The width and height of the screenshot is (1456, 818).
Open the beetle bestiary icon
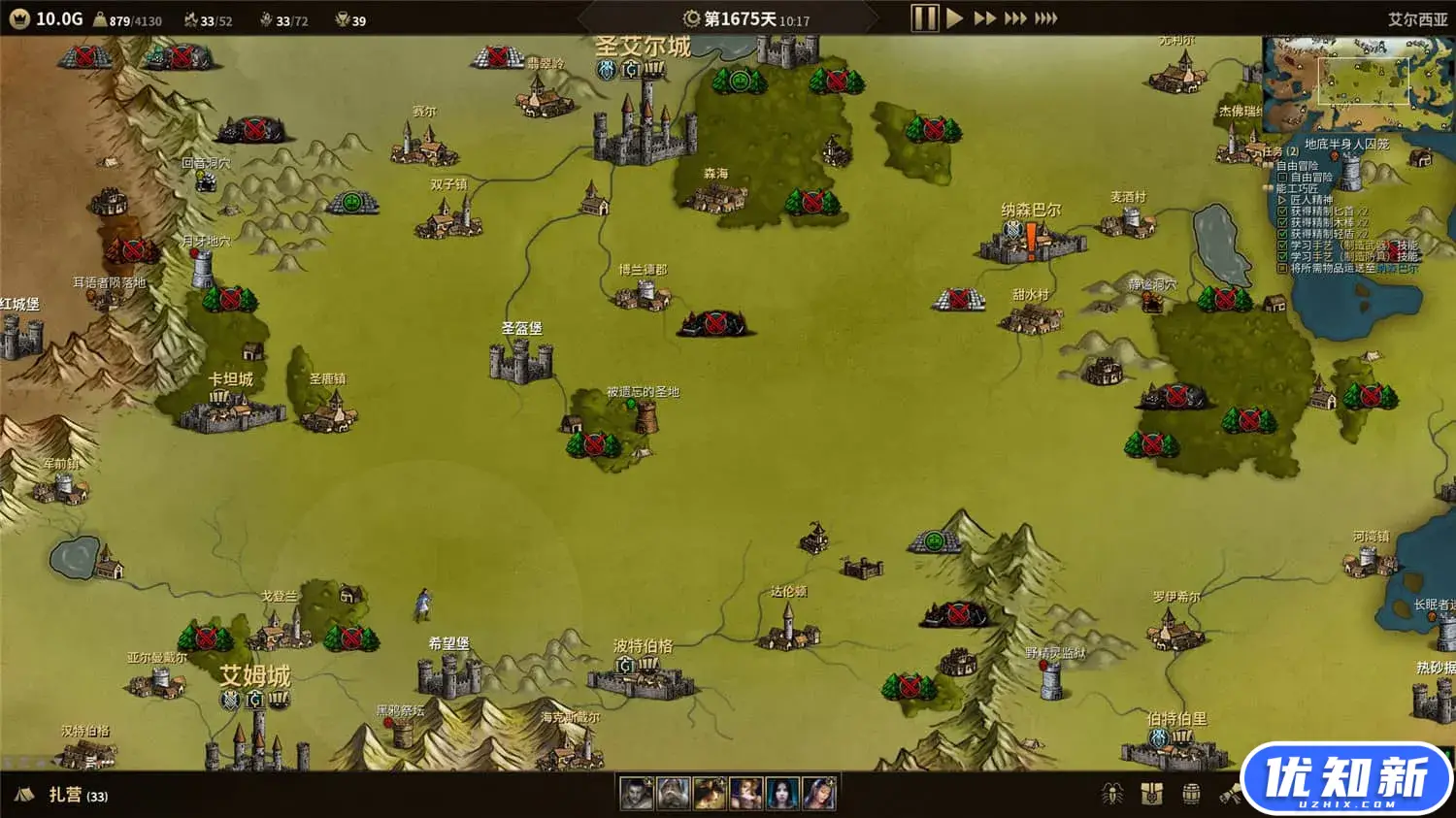[1112, 794]
